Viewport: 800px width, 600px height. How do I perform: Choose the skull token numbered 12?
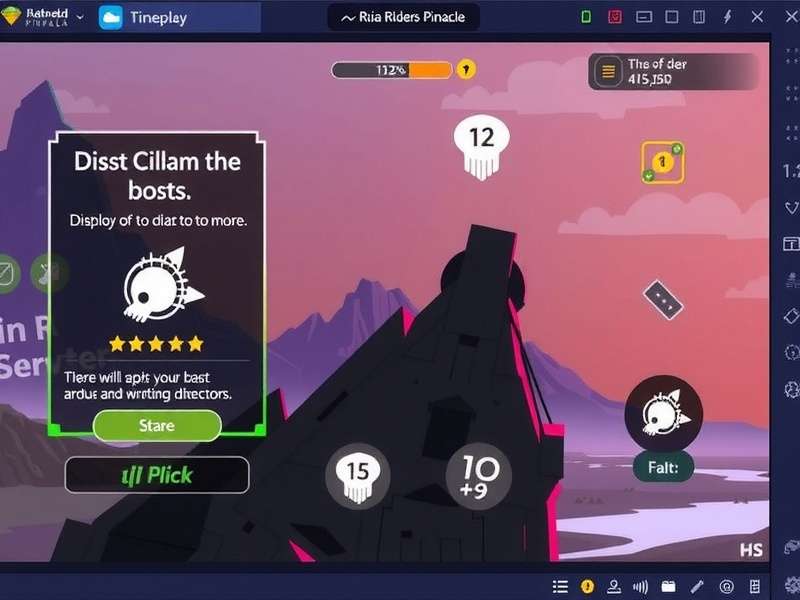point(480,143)
